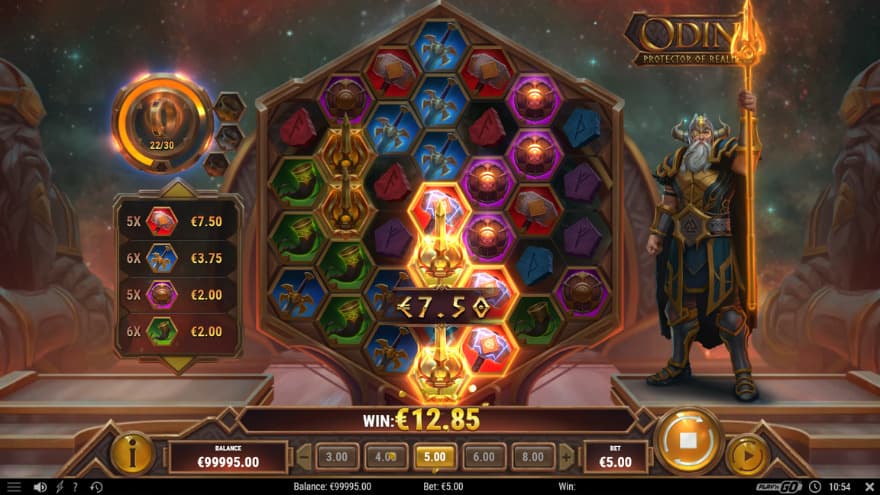880x495 pixels.
Task: Increase the bet with the plus button
Action: (x=567, y=457)
